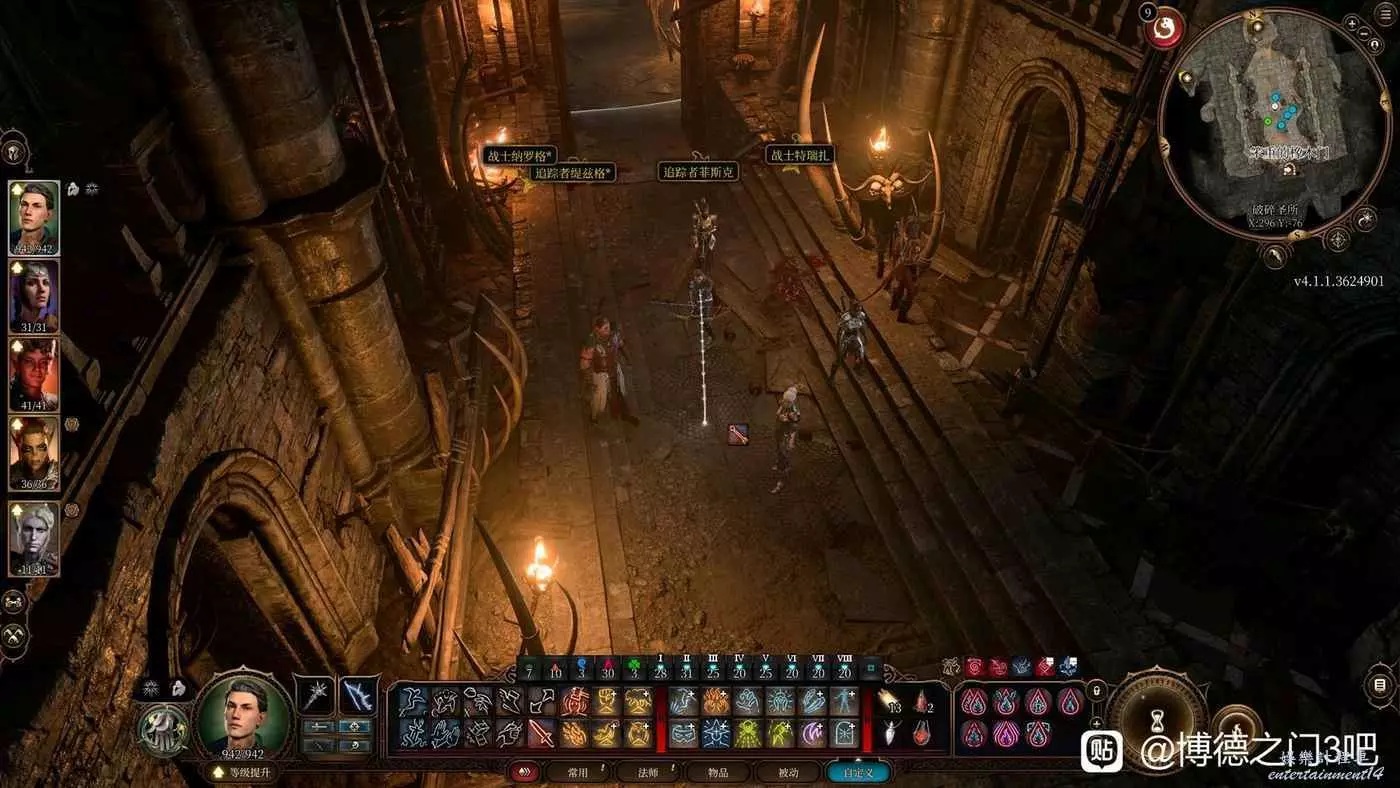Open the hamburger menu above minimap
Screen dimensions: 1400x788
click(1387, 15)
